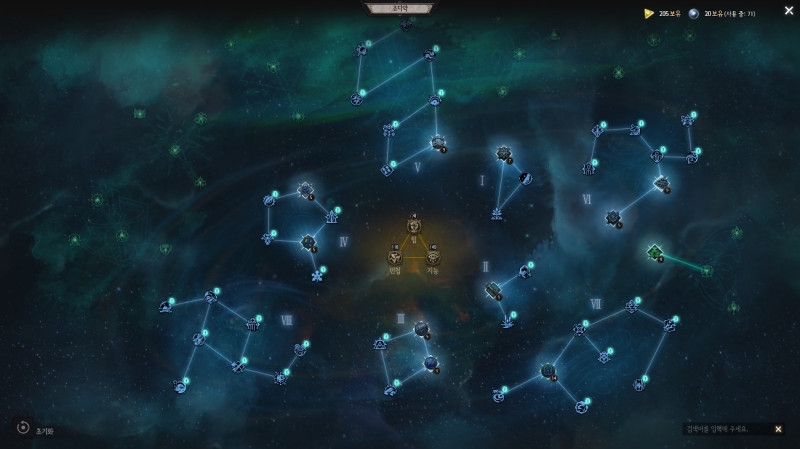Select the 지능 (Intelligence) core node
The image size is (800, 449).
pyautogui.click(x=433, y=257)
